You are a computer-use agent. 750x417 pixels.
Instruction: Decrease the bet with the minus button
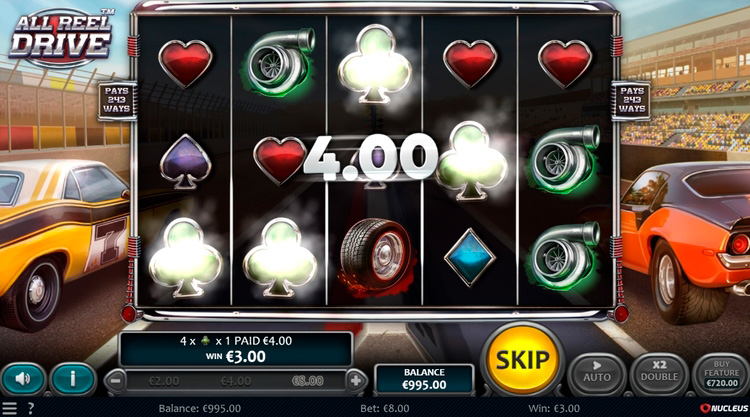pyautogui.click(x=116, y=380)
